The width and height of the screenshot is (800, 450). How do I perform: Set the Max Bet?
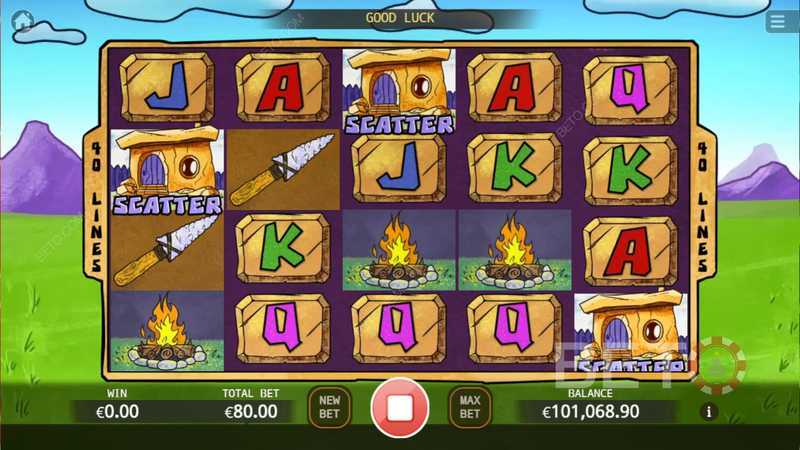(469, 406)
